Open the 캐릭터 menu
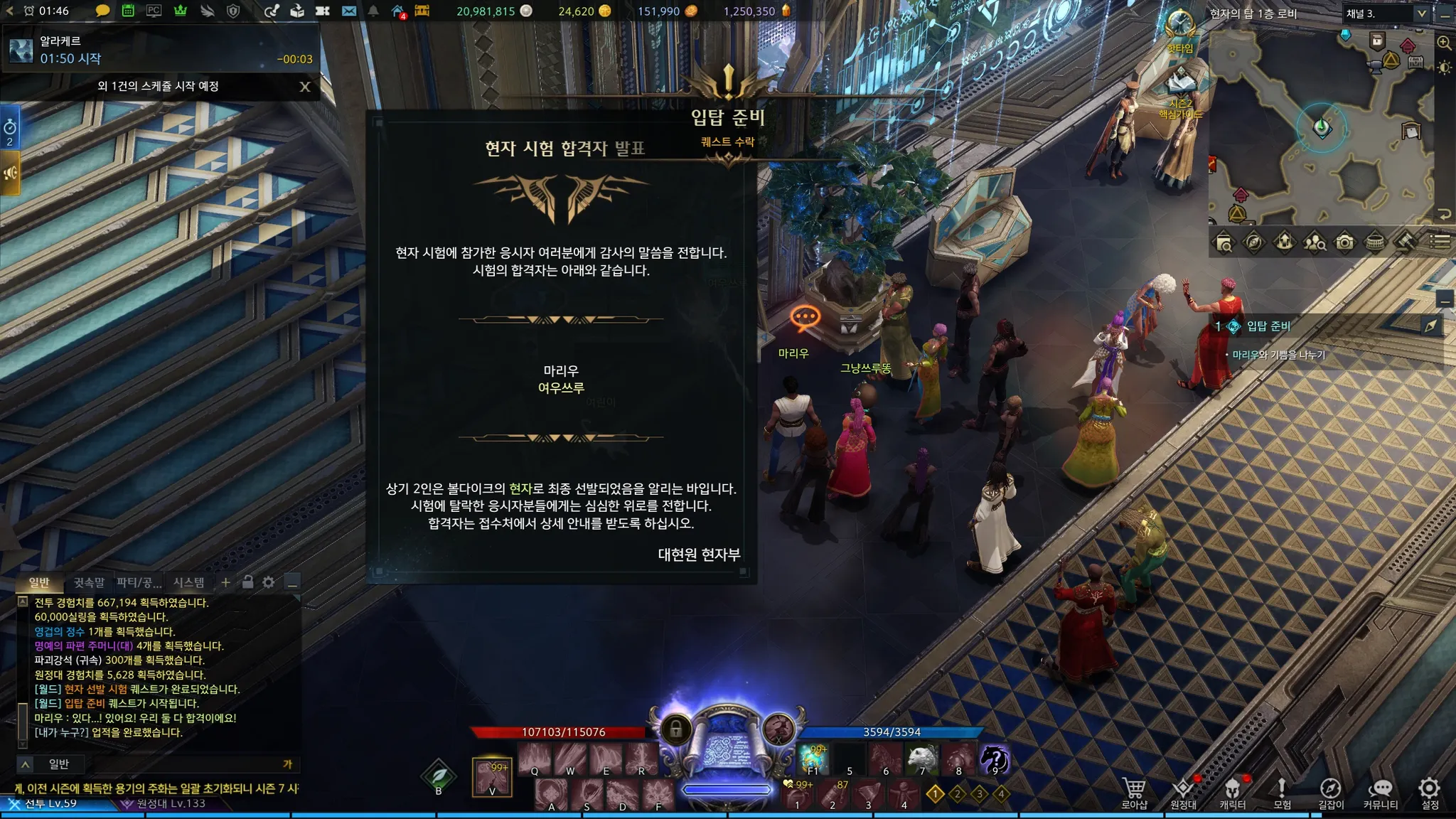The width and height of the screenshot is (1456, 819). tap(1232, 792)
